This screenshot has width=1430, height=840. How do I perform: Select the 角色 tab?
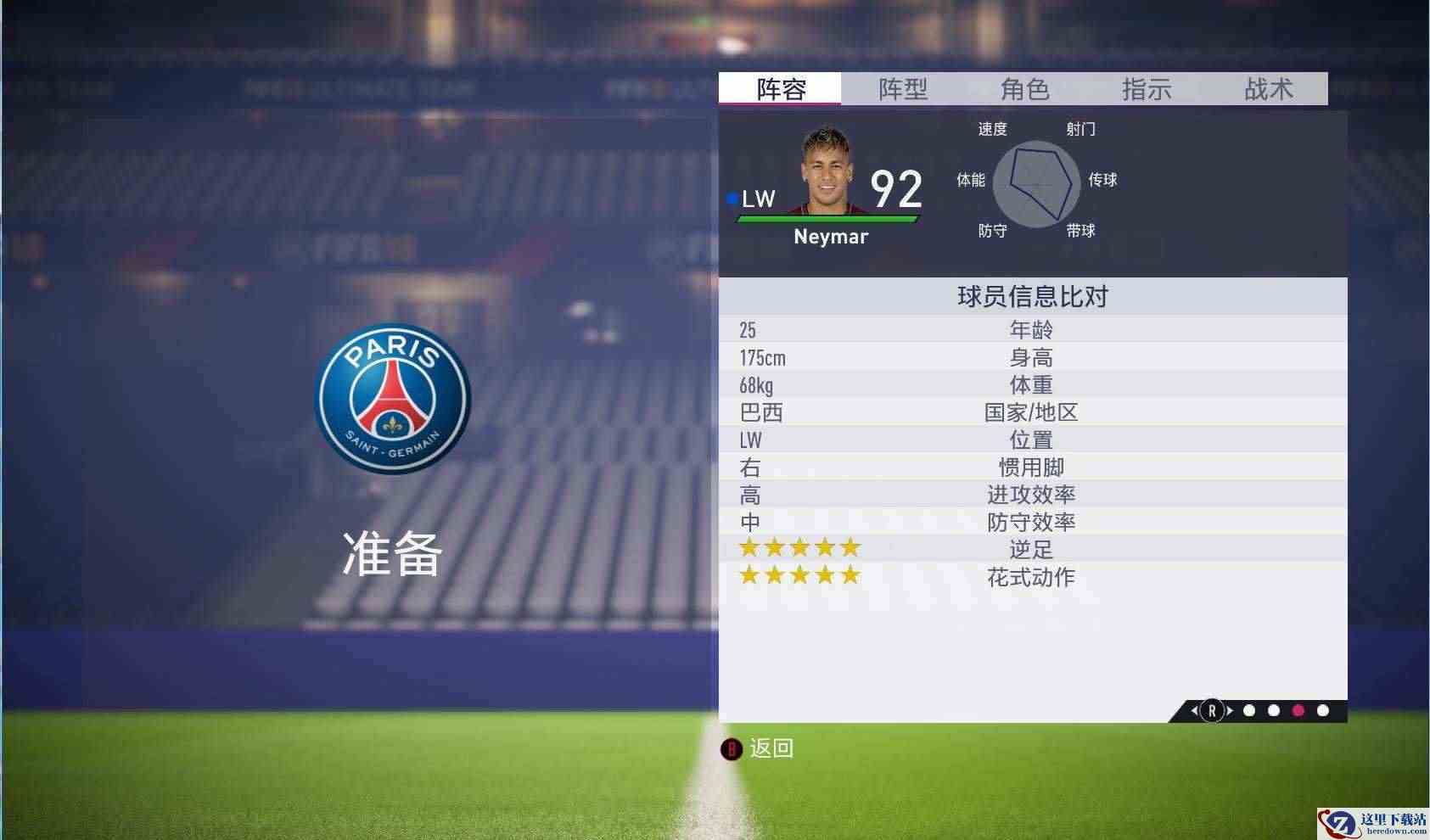(1024, 88)
